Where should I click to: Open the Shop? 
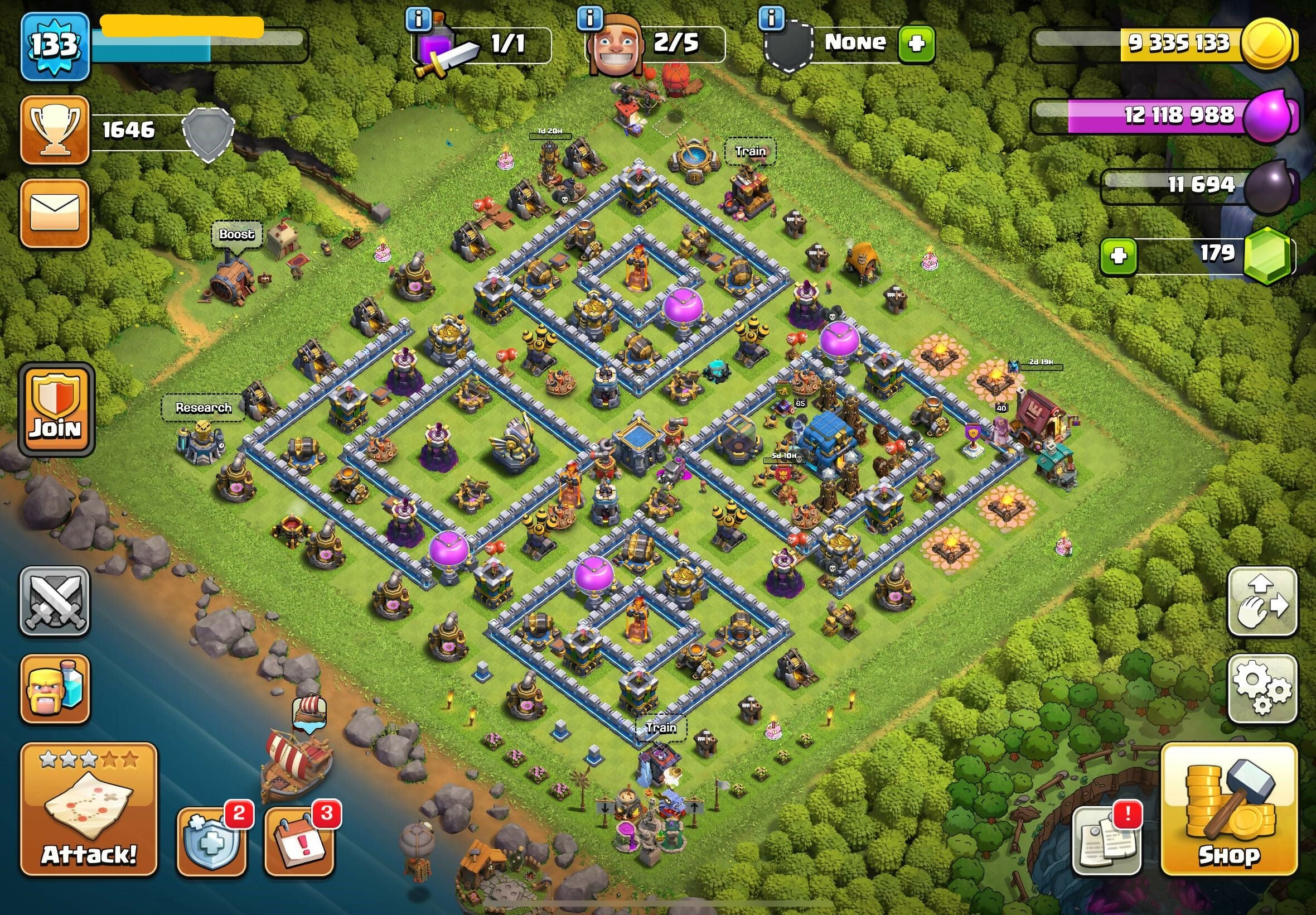click(1228, 810)
